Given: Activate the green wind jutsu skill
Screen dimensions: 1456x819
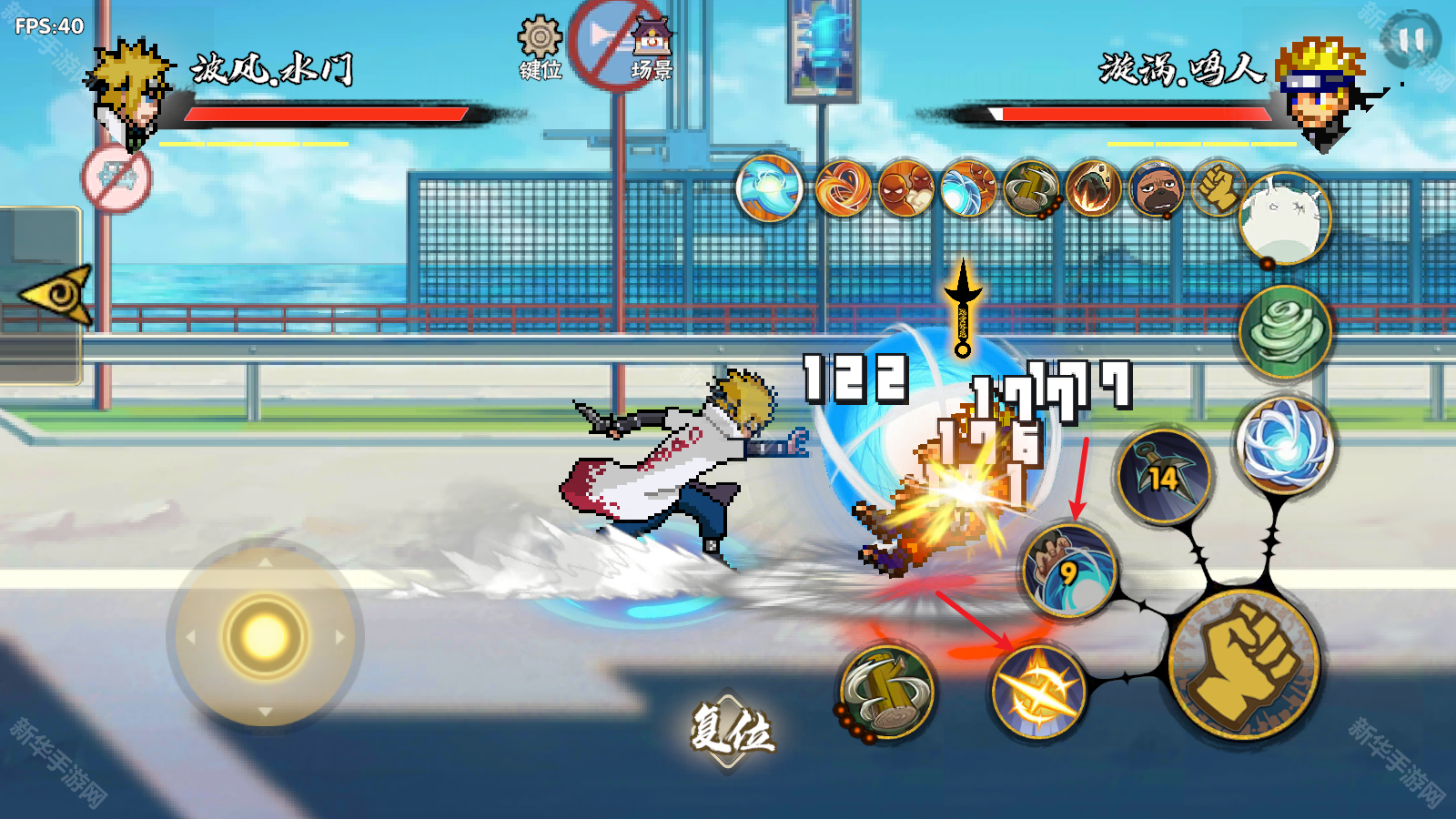Looking at the screenshot, I should 1285,329.
